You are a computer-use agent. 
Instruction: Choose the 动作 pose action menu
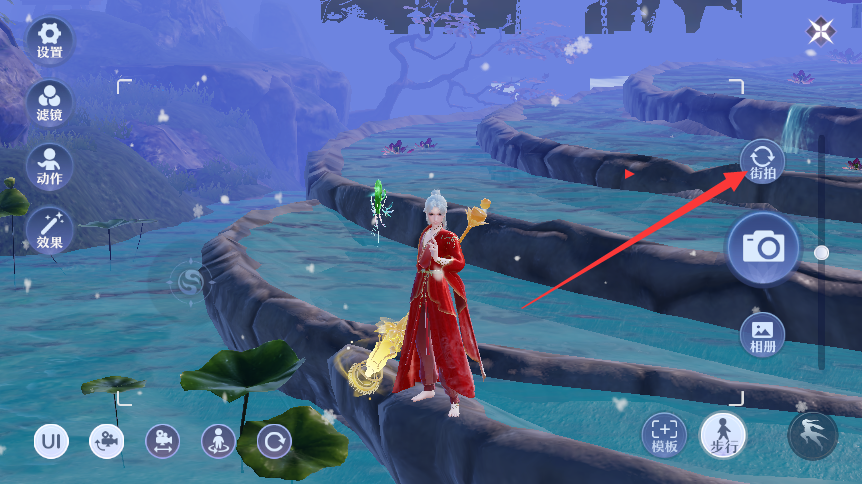[49, 166]
